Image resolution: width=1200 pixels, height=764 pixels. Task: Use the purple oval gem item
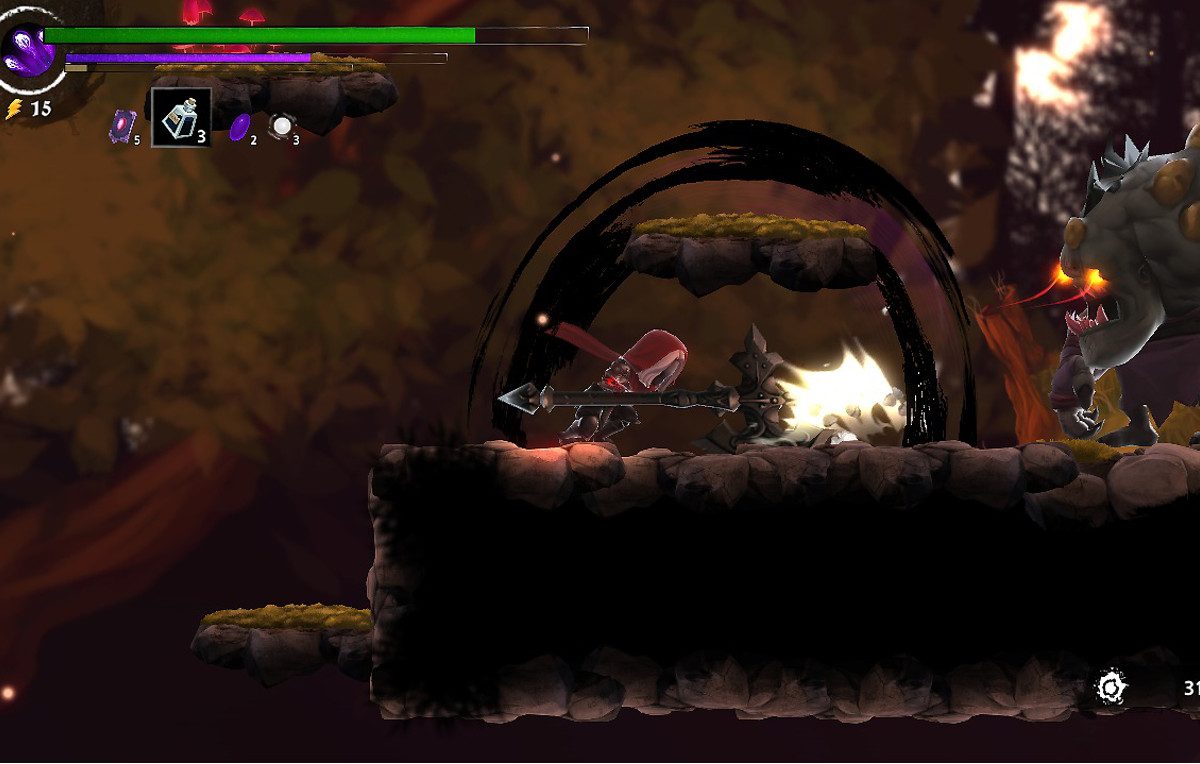point(240,127)
